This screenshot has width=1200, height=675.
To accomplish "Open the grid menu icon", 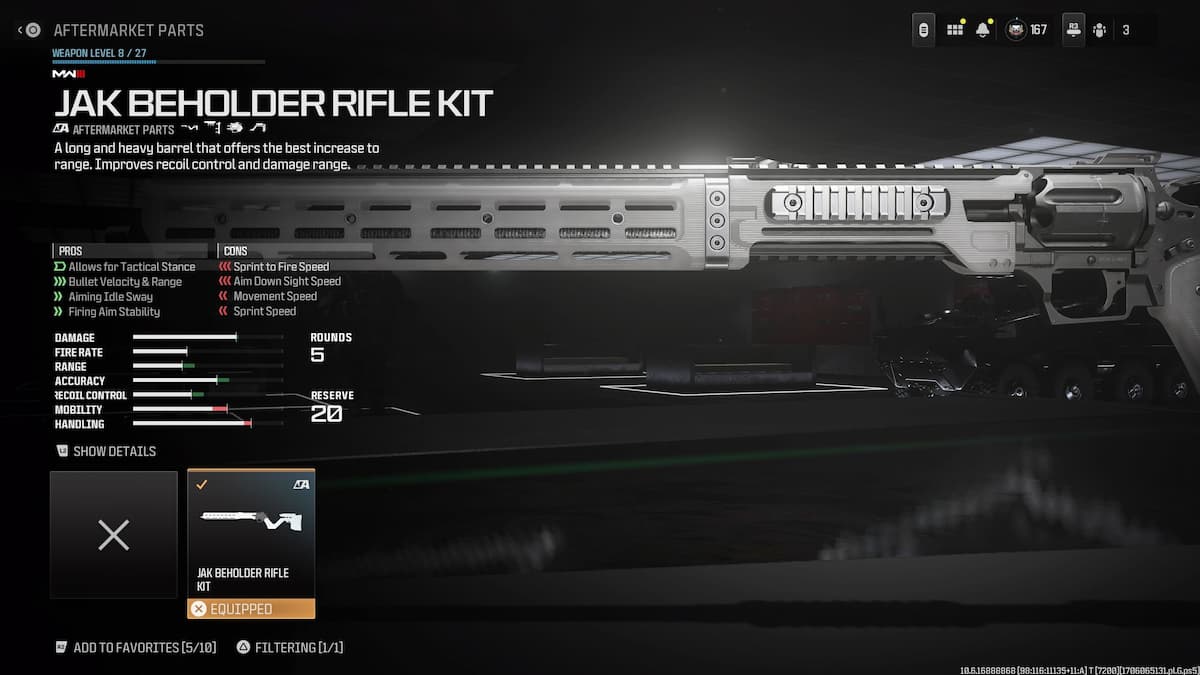I will [955, 30].
